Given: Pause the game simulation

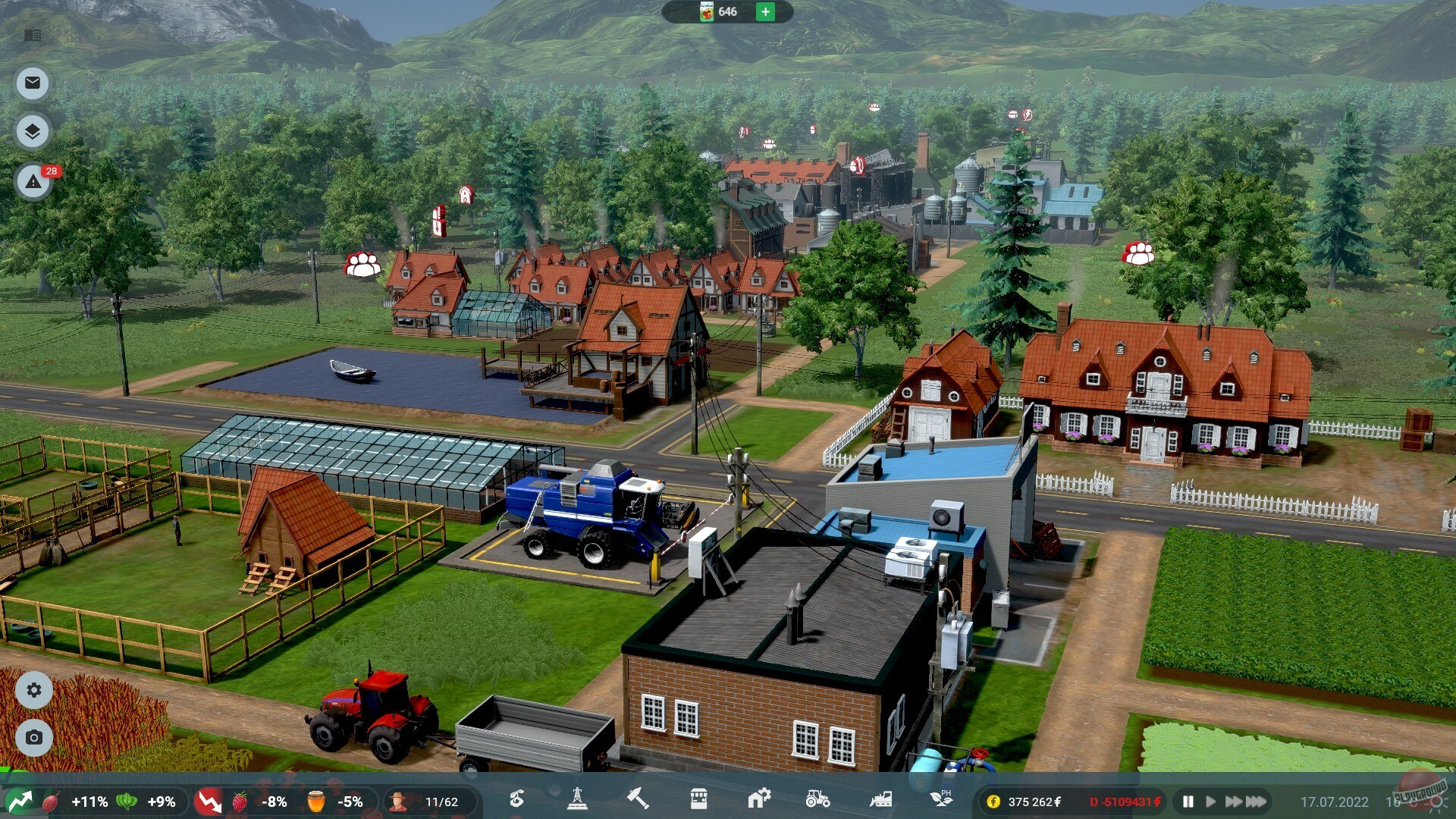Looking at the screenshot, I should [1188, 800].
